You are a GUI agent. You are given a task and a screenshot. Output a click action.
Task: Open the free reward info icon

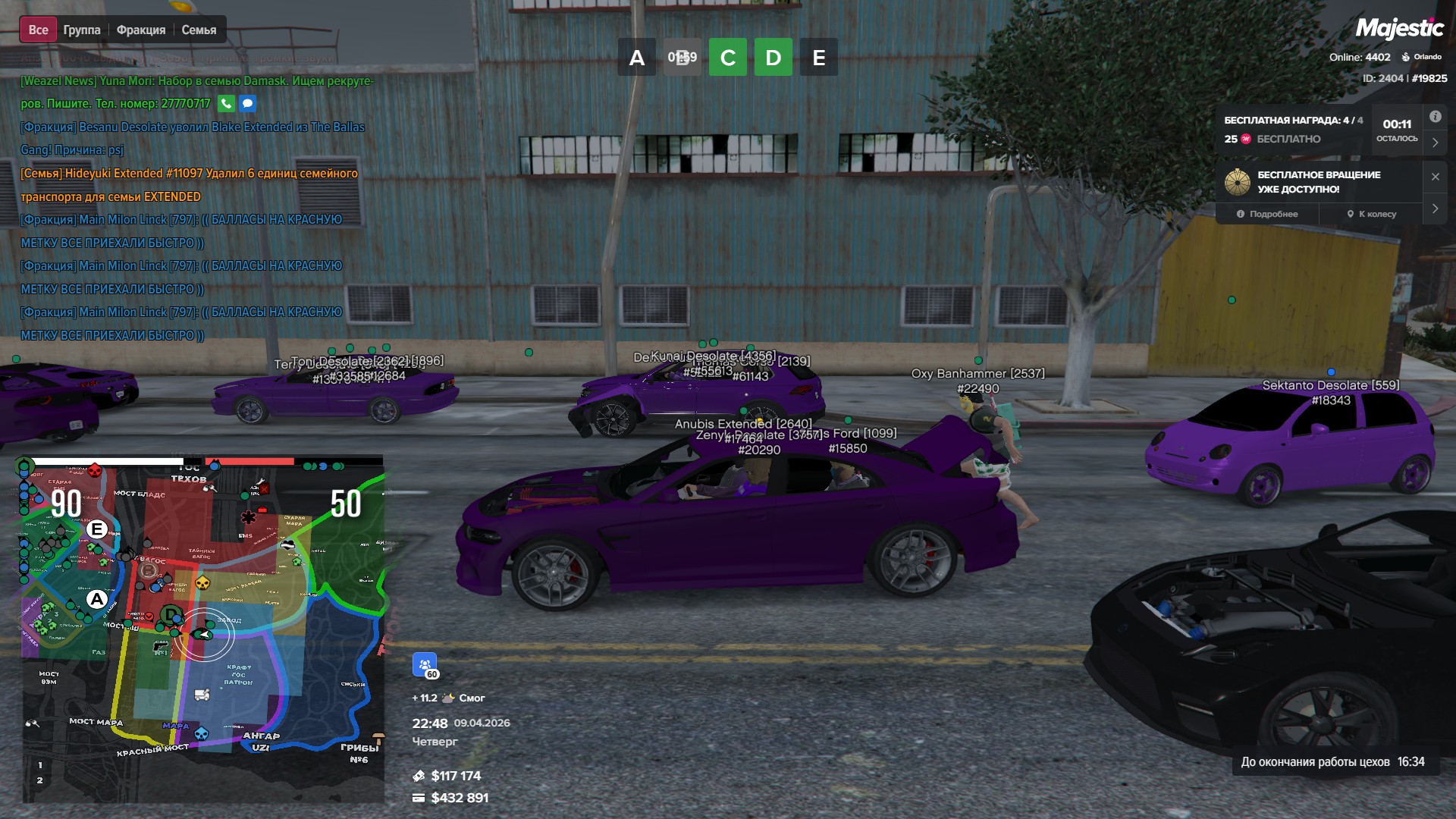(1435, 117)
